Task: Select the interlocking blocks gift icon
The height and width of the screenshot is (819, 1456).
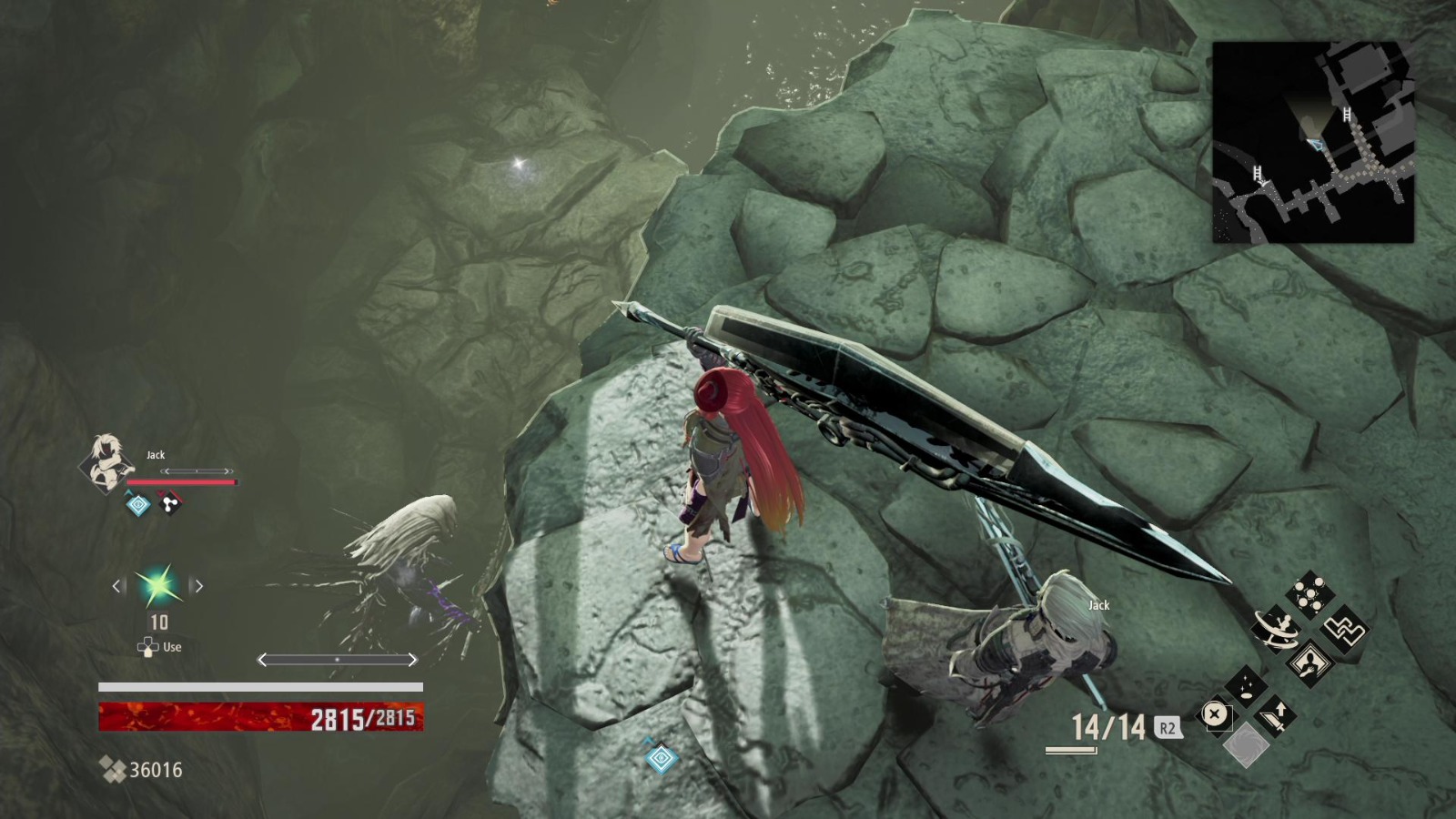Action: 1343,630
